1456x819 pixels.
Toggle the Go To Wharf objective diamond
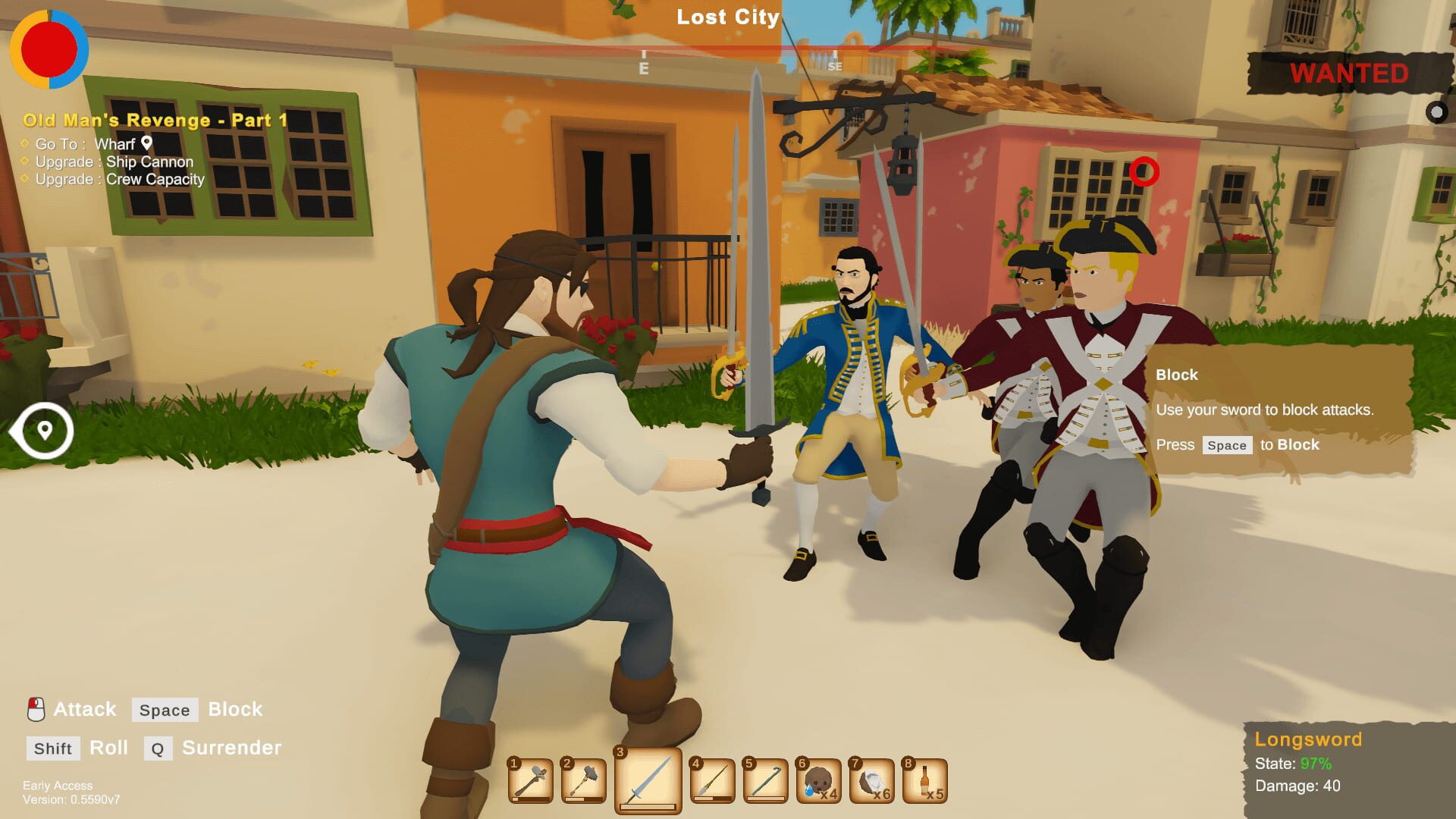24,144
